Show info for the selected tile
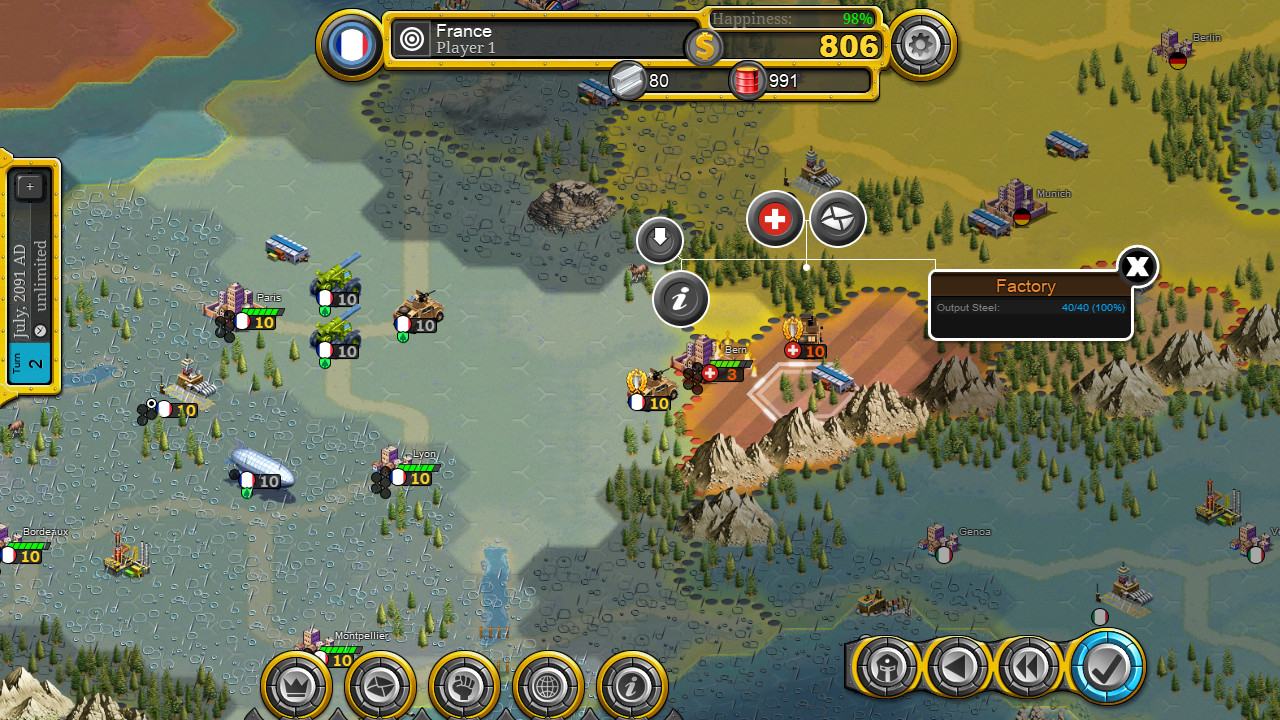1280x720 pixels. pos(681,299)
